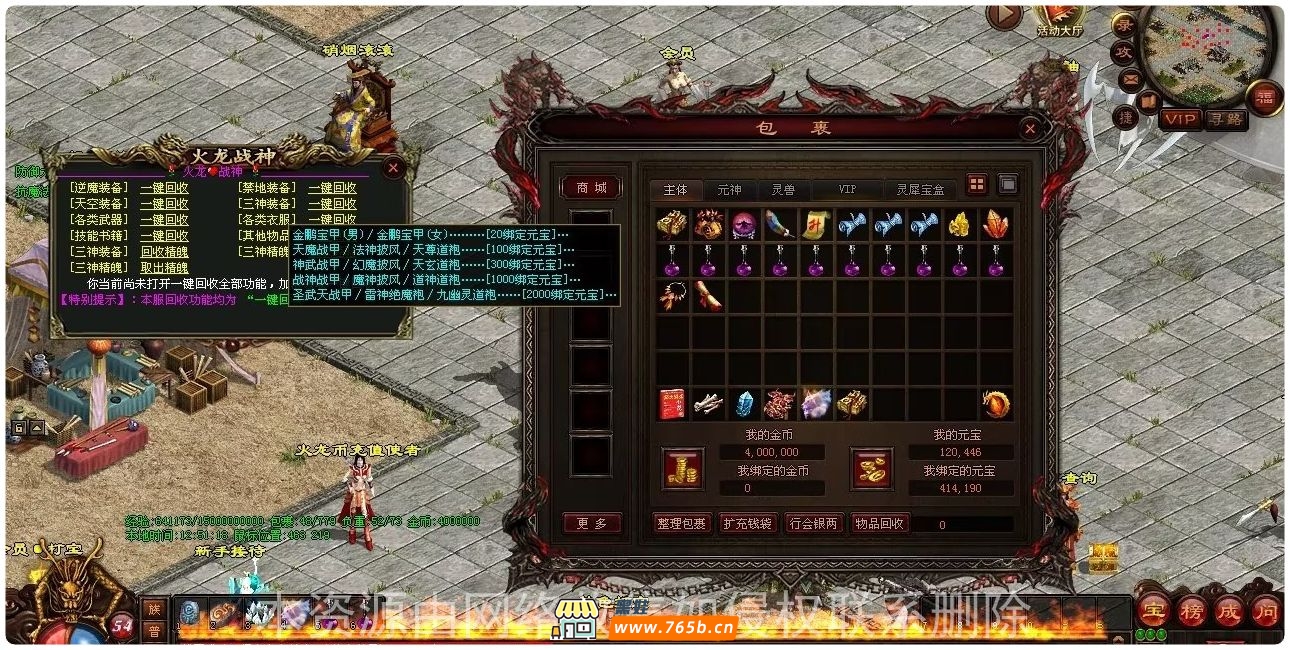The image size is (1290, 650).
Task: Close the 包裹 bag window
Action: pos(1030,128)
